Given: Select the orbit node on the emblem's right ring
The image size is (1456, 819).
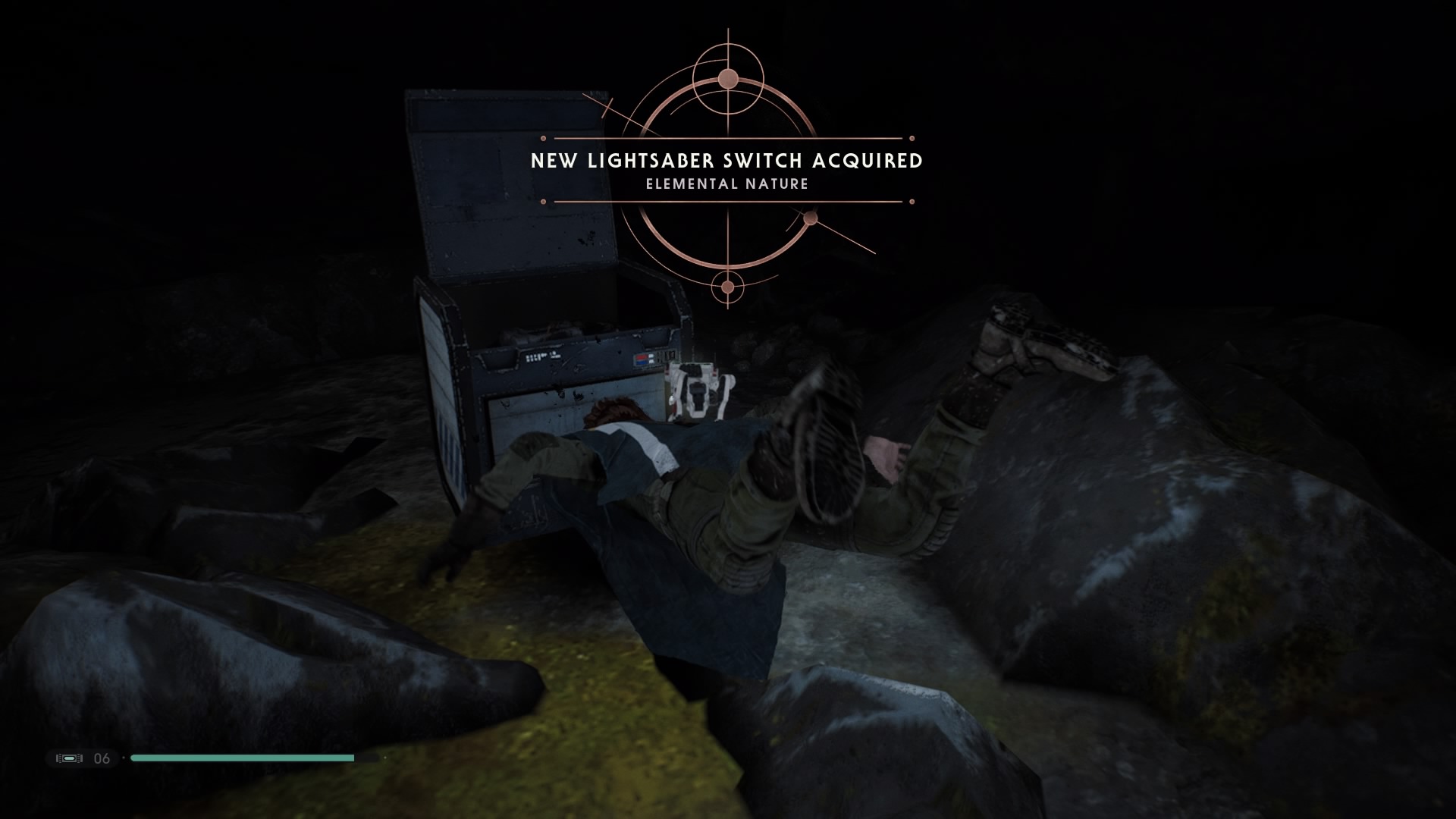Looking at the screenshot, I should coord(811,219).
